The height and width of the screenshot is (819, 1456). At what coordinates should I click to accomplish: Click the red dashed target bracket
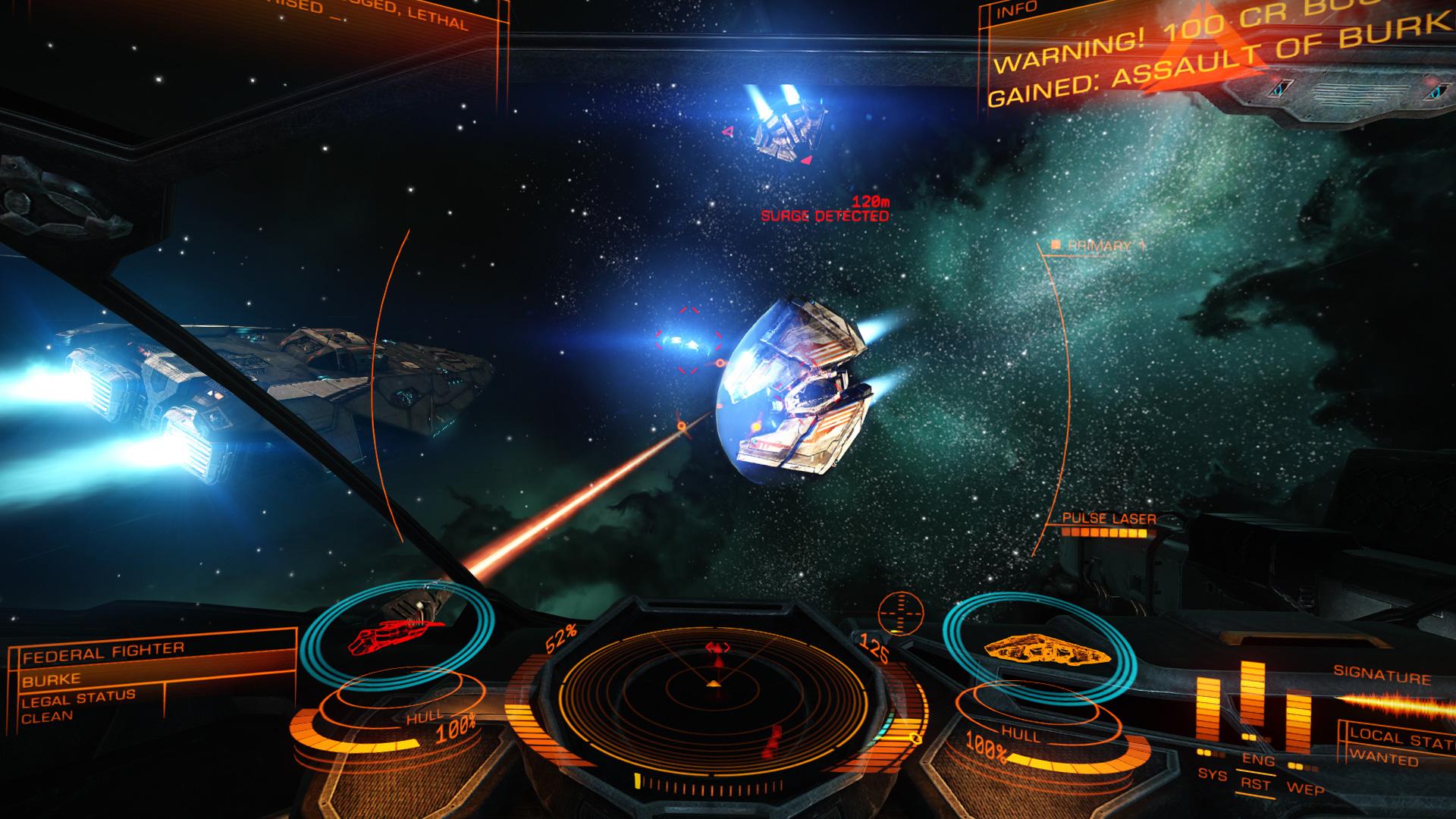point(689,340)
